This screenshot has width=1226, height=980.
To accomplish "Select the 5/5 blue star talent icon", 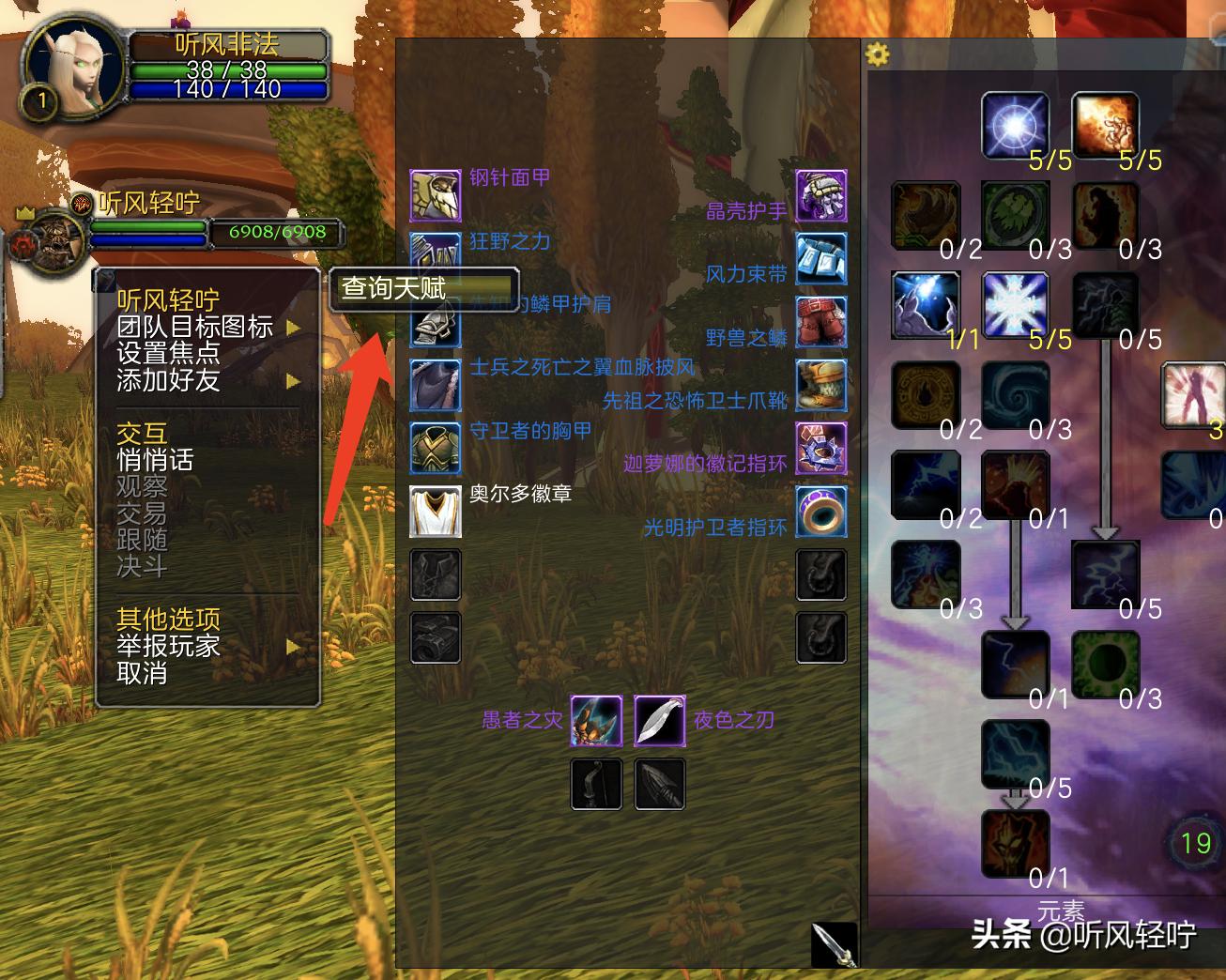I will (1014, 125).
